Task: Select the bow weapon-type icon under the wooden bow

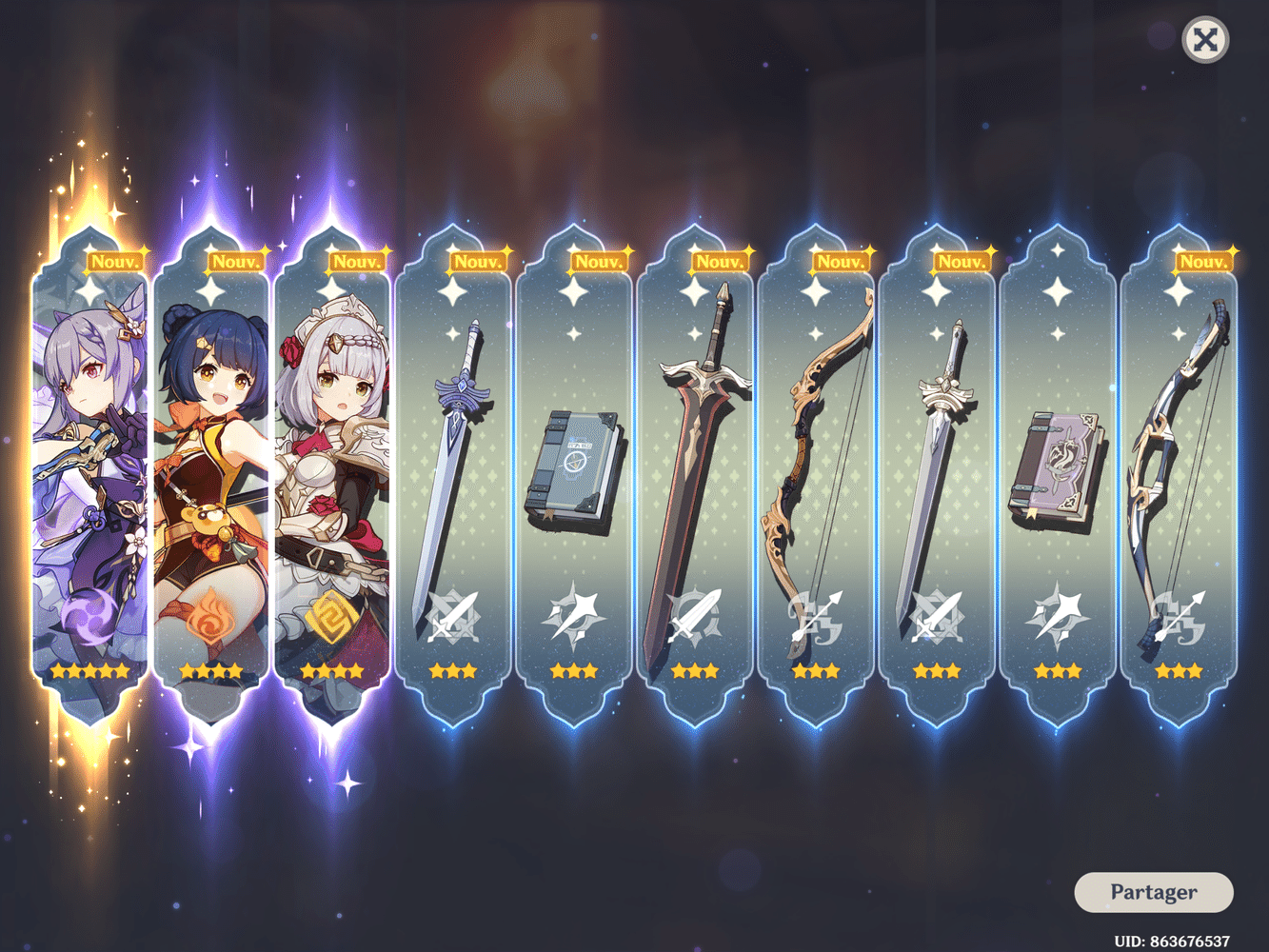Action: tap(817, 614)
